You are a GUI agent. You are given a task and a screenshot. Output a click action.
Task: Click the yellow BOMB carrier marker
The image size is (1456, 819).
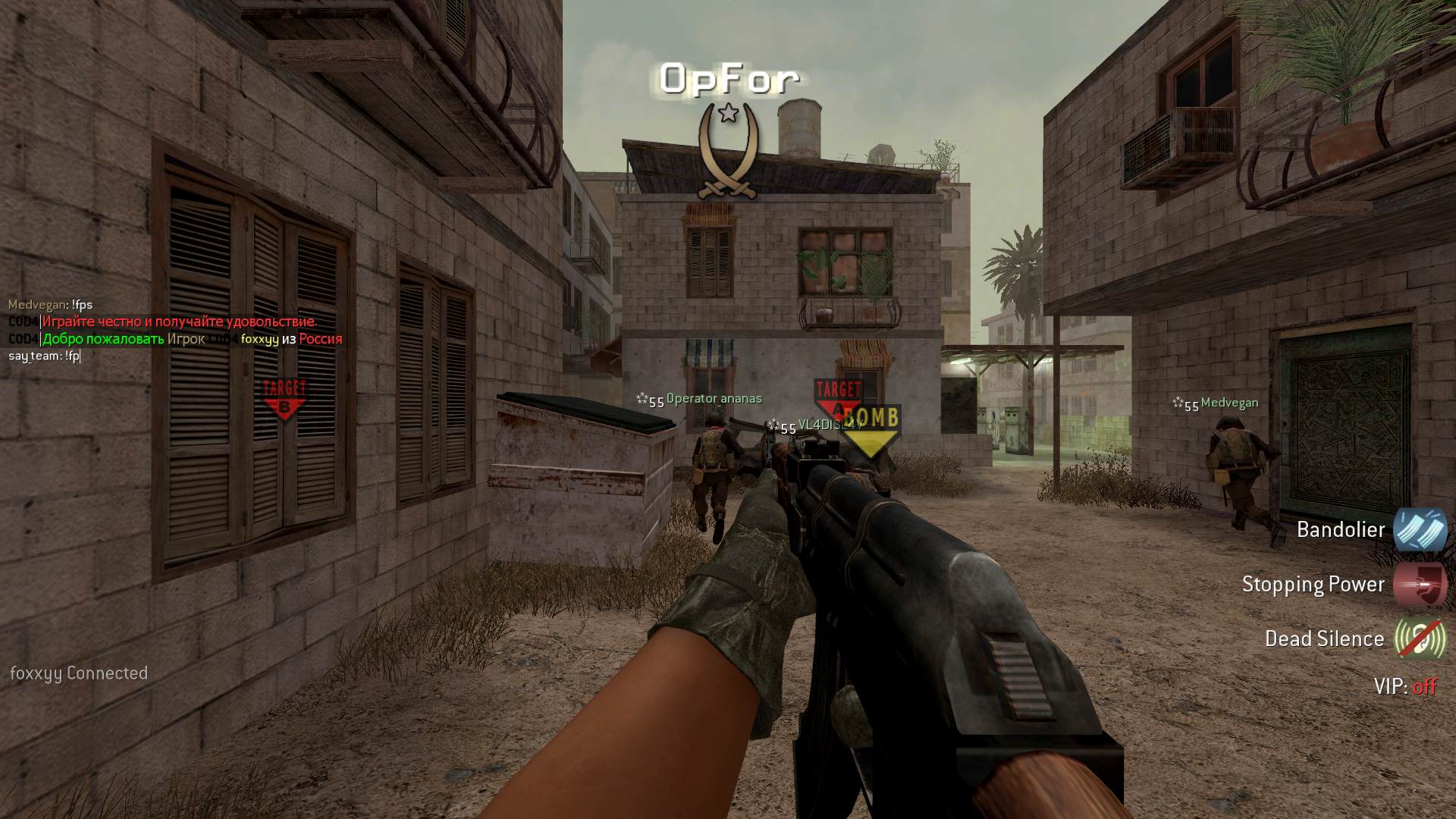point(872,431)
